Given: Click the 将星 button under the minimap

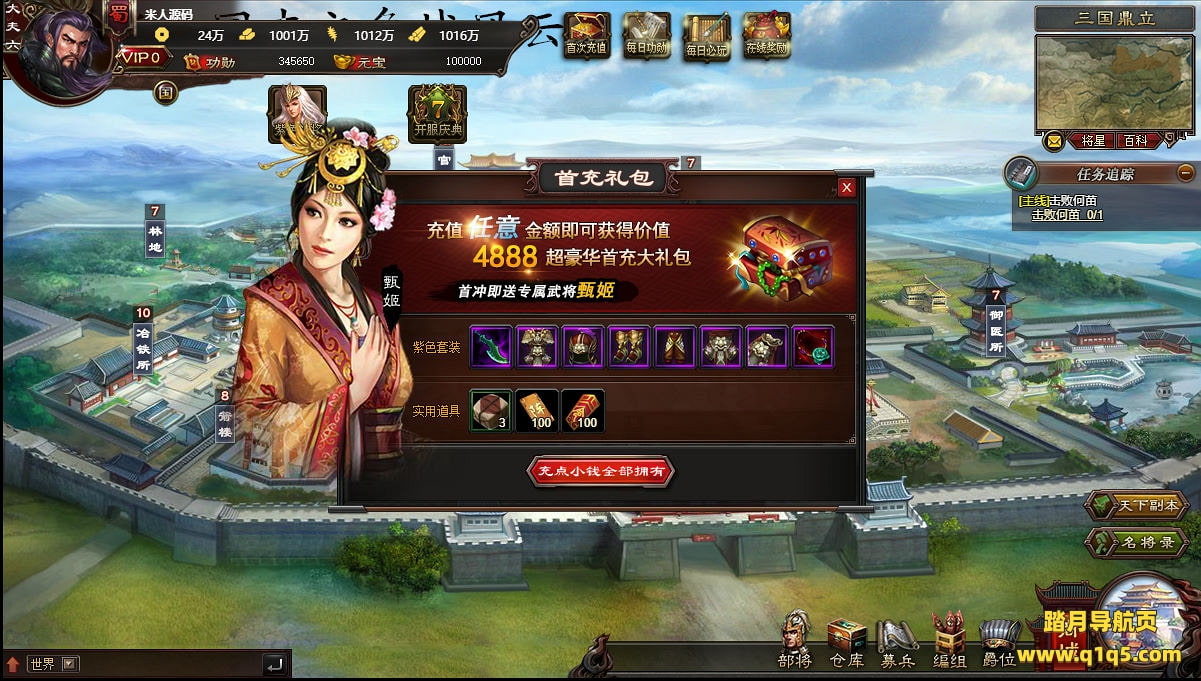Looking at the screenshot, I should (1093, 141).
